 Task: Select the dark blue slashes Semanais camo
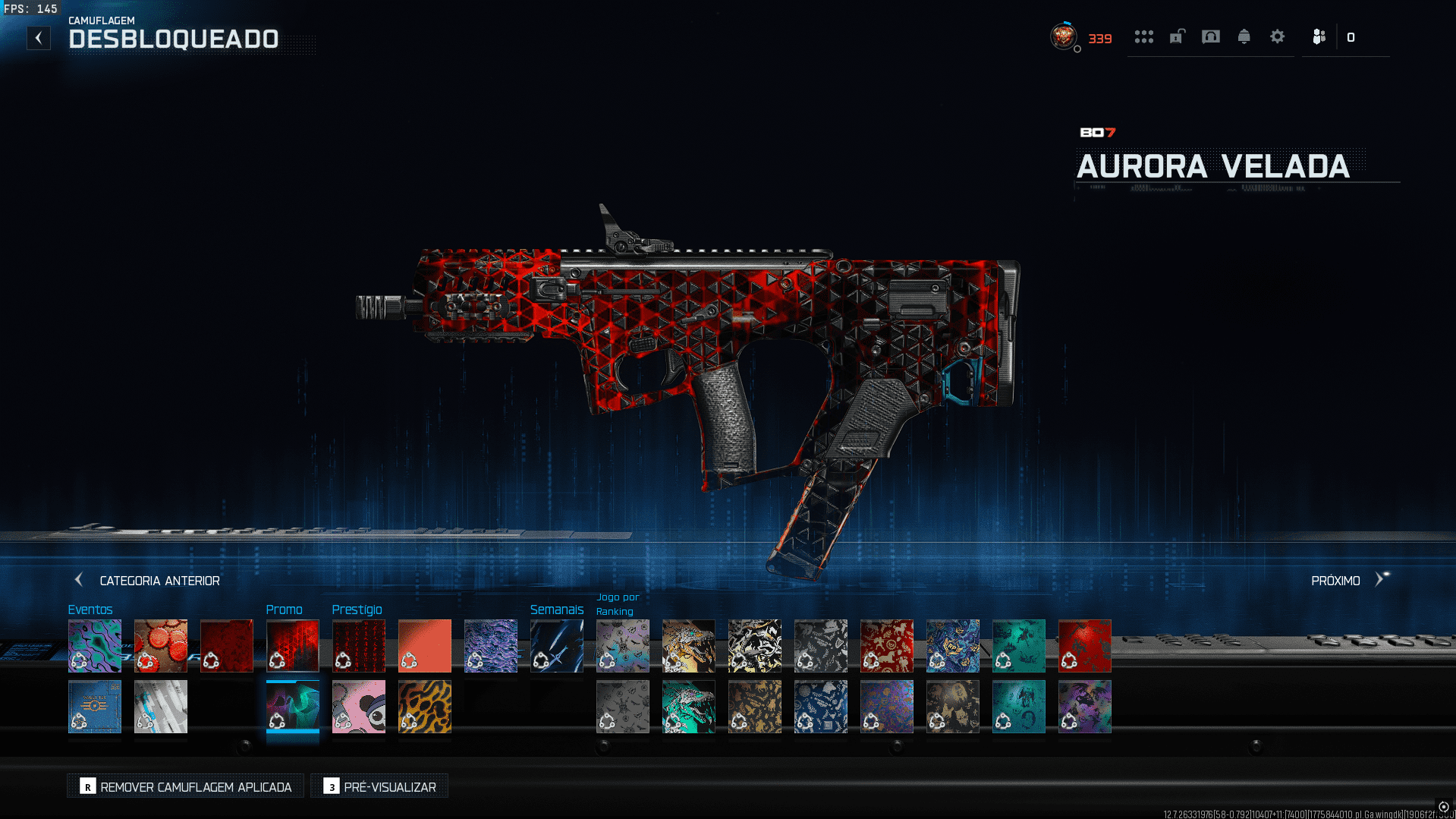(x=557, y=646)
